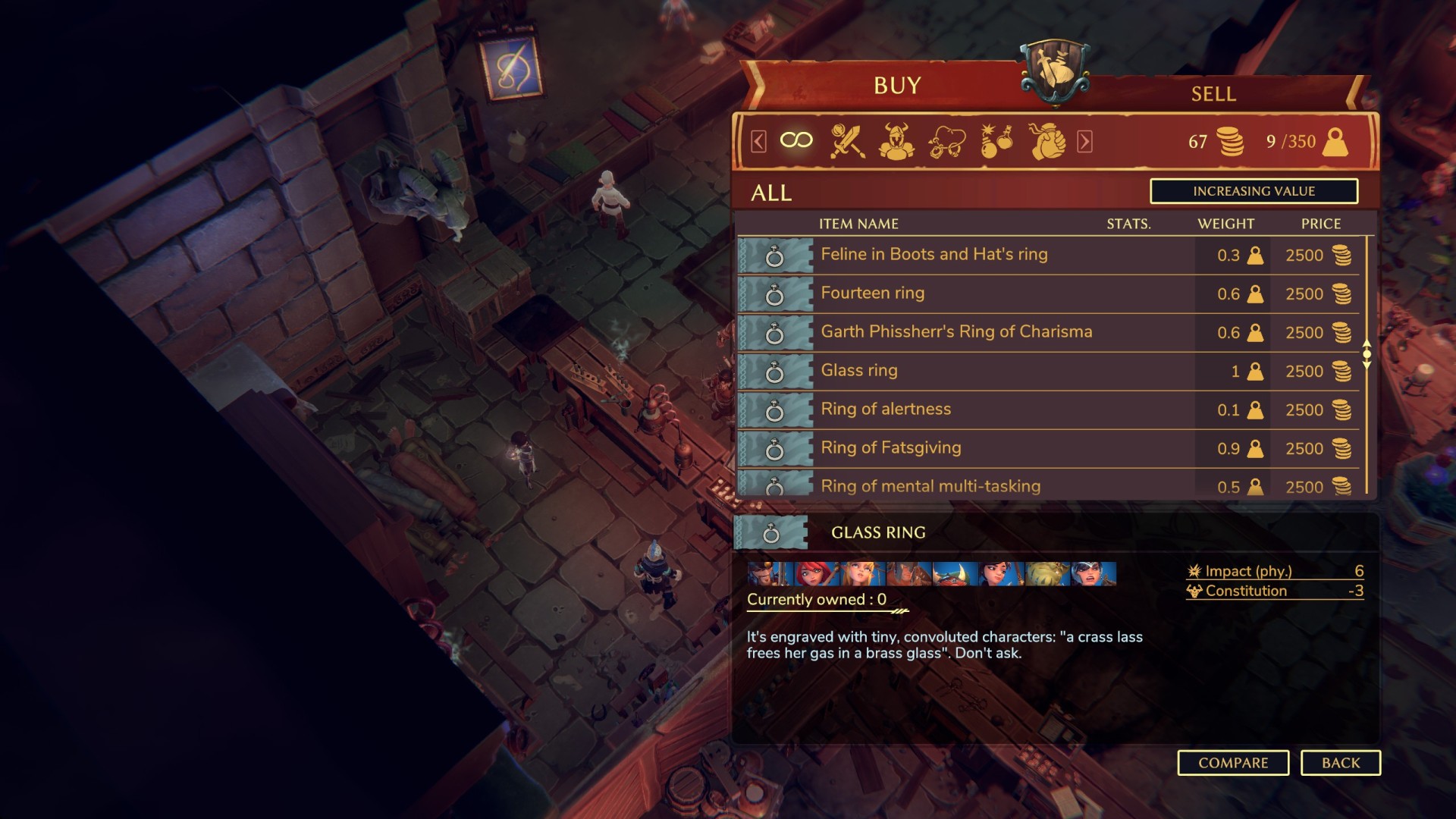
Task: Switch to the BUY tab
Action: click(x=896, y=86)
